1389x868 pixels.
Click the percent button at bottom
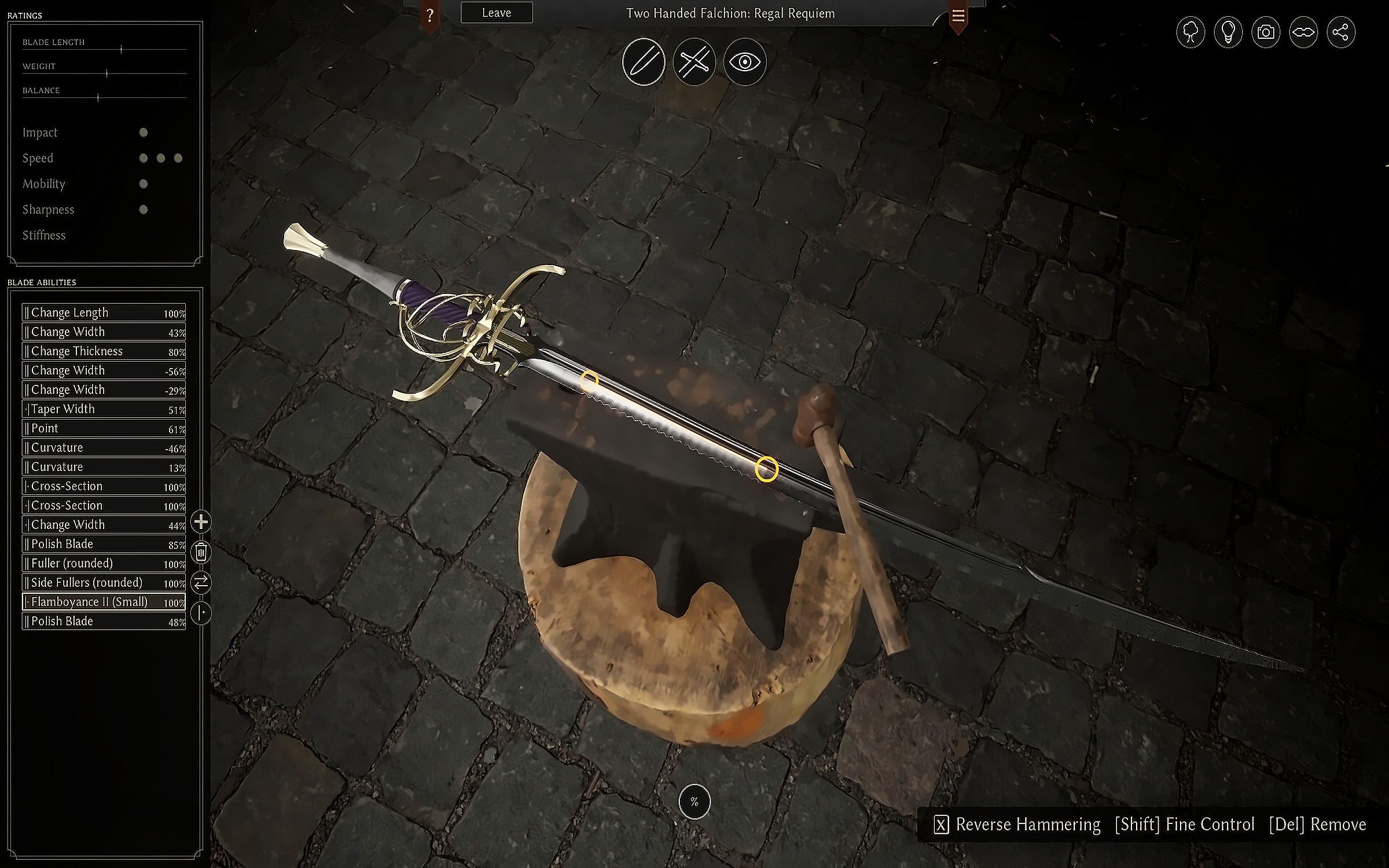click(x=694, y=801)
